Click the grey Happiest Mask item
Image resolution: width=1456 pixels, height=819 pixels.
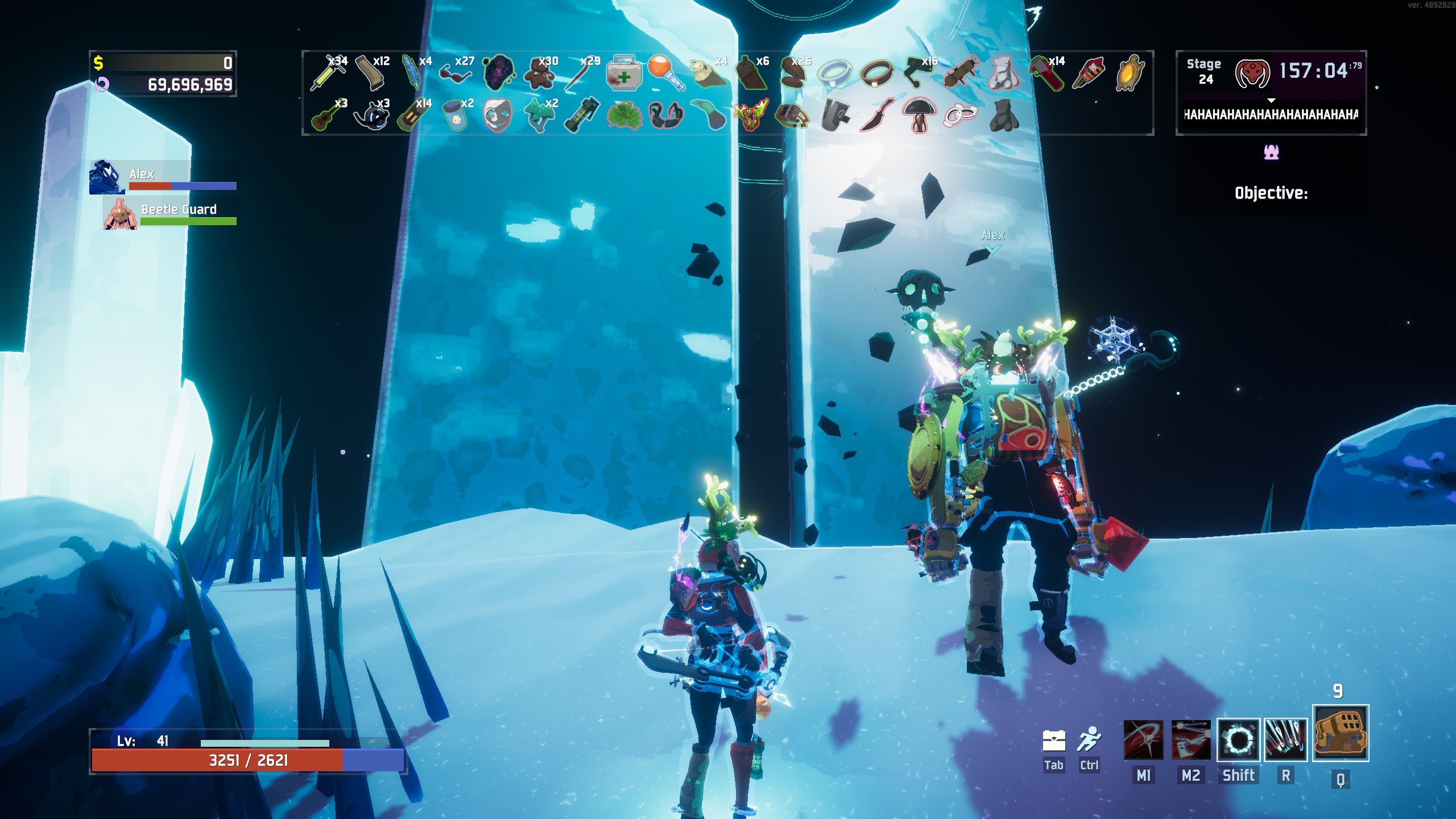point(497,115)
